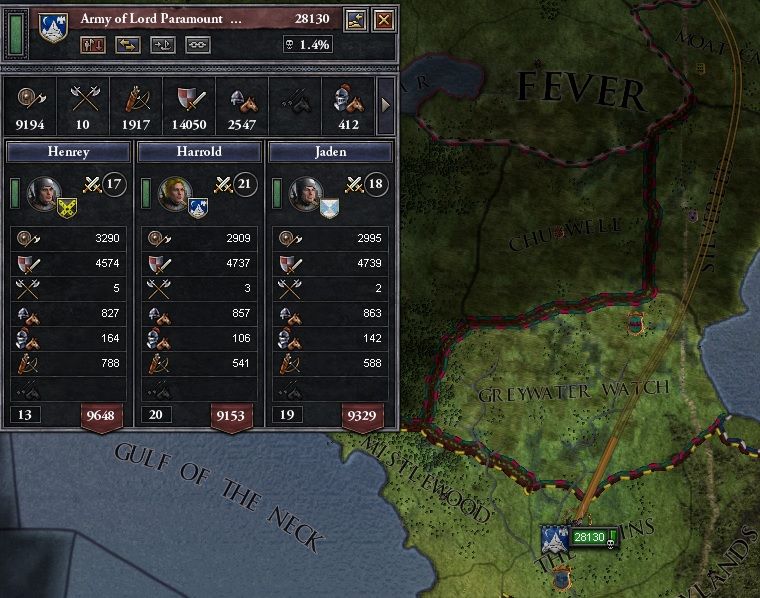The image size is (760, 598).
Task: Select the Harrold center commander button
Action: (197, 151)
